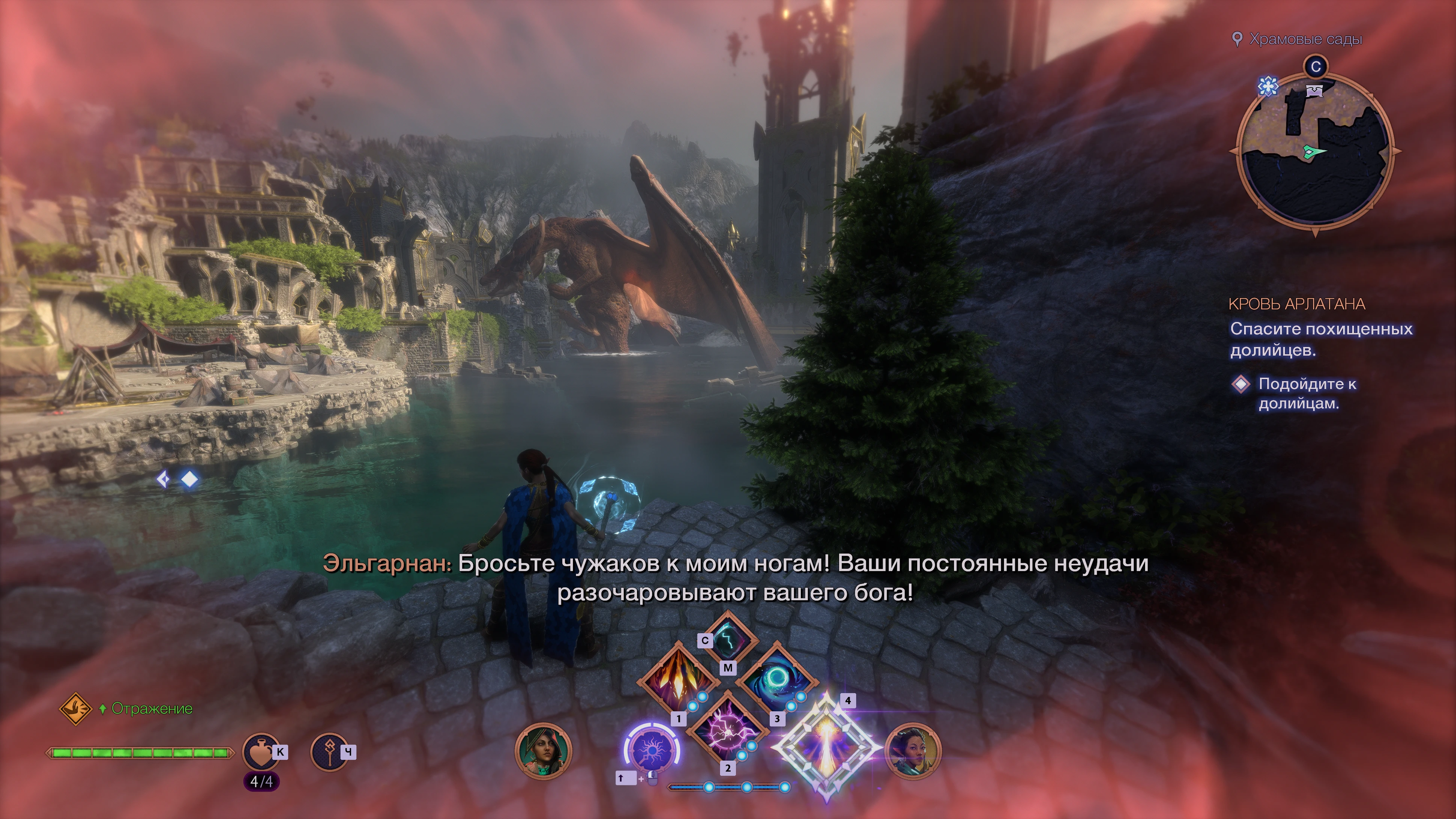Screen dimensions: 1456x819
Task: Click the Отражение status icon
Action: (76, 709)
